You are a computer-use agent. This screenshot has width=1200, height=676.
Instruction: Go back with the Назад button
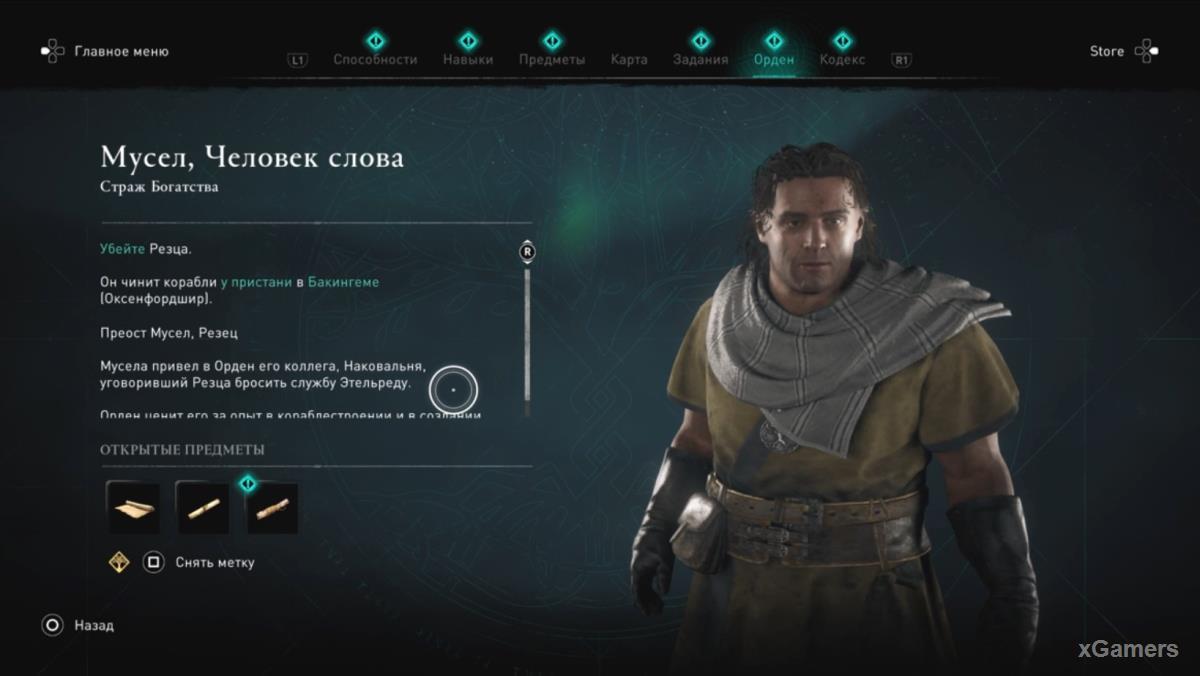[93, 625]
